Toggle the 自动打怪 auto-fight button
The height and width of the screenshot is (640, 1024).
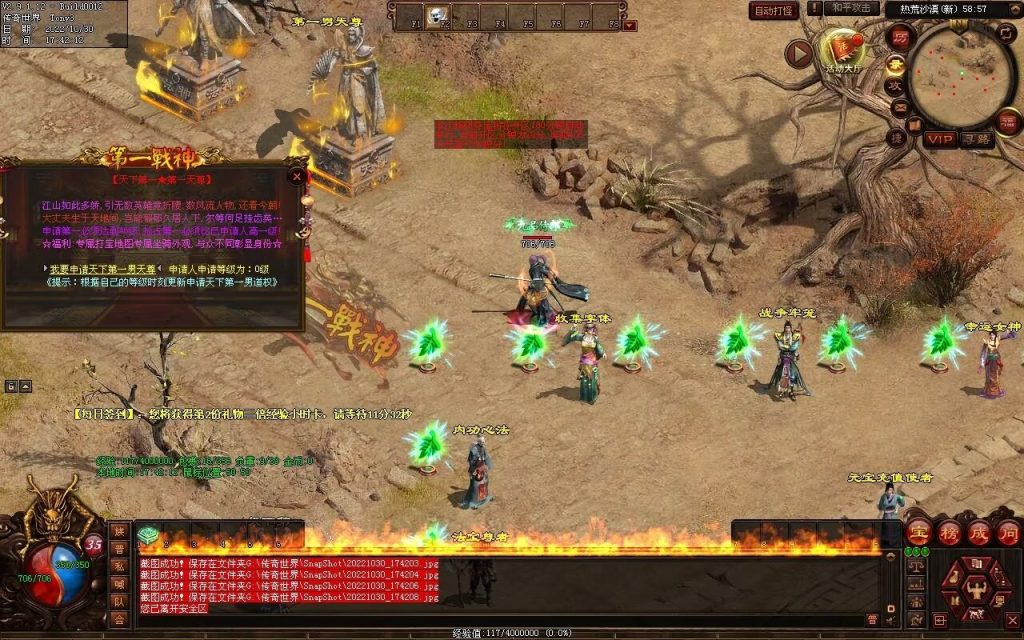pyautogui.click(x=773, y=10)
